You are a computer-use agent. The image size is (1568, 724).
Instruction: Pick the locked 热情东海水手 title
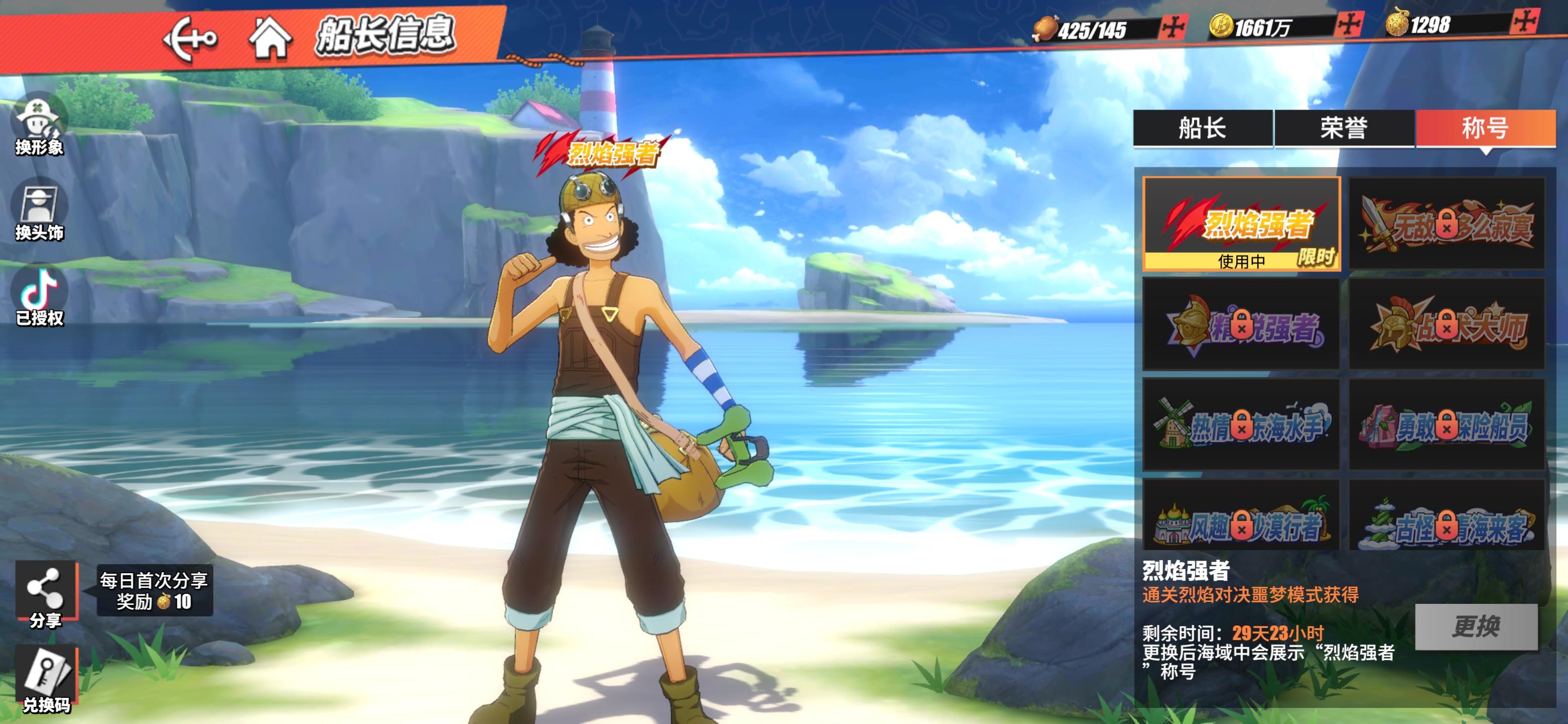pyautogui.click(x=1241, y=425)
